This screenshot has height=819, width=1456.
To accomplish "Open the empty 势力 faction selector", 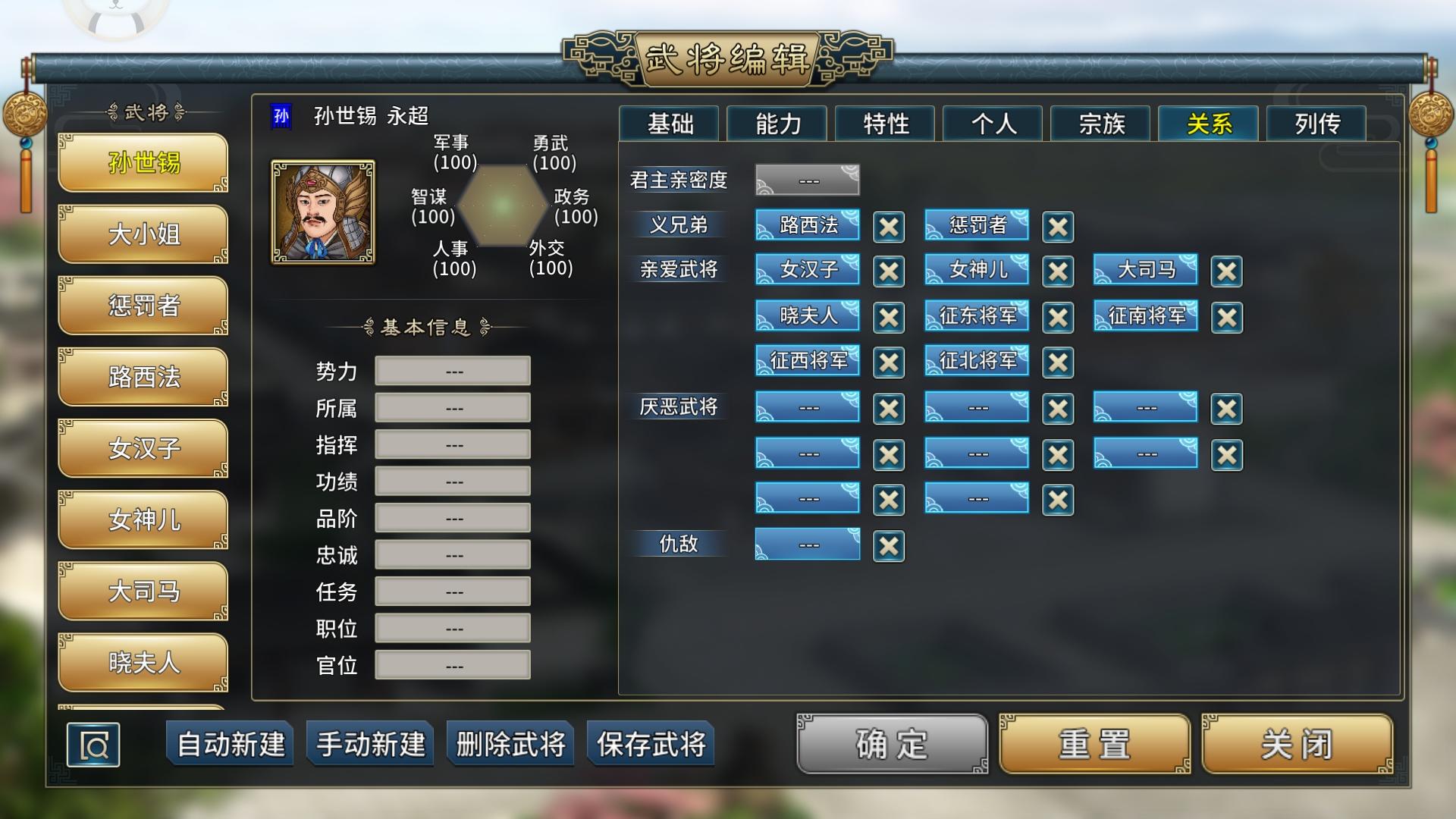I will click(452, 370).
